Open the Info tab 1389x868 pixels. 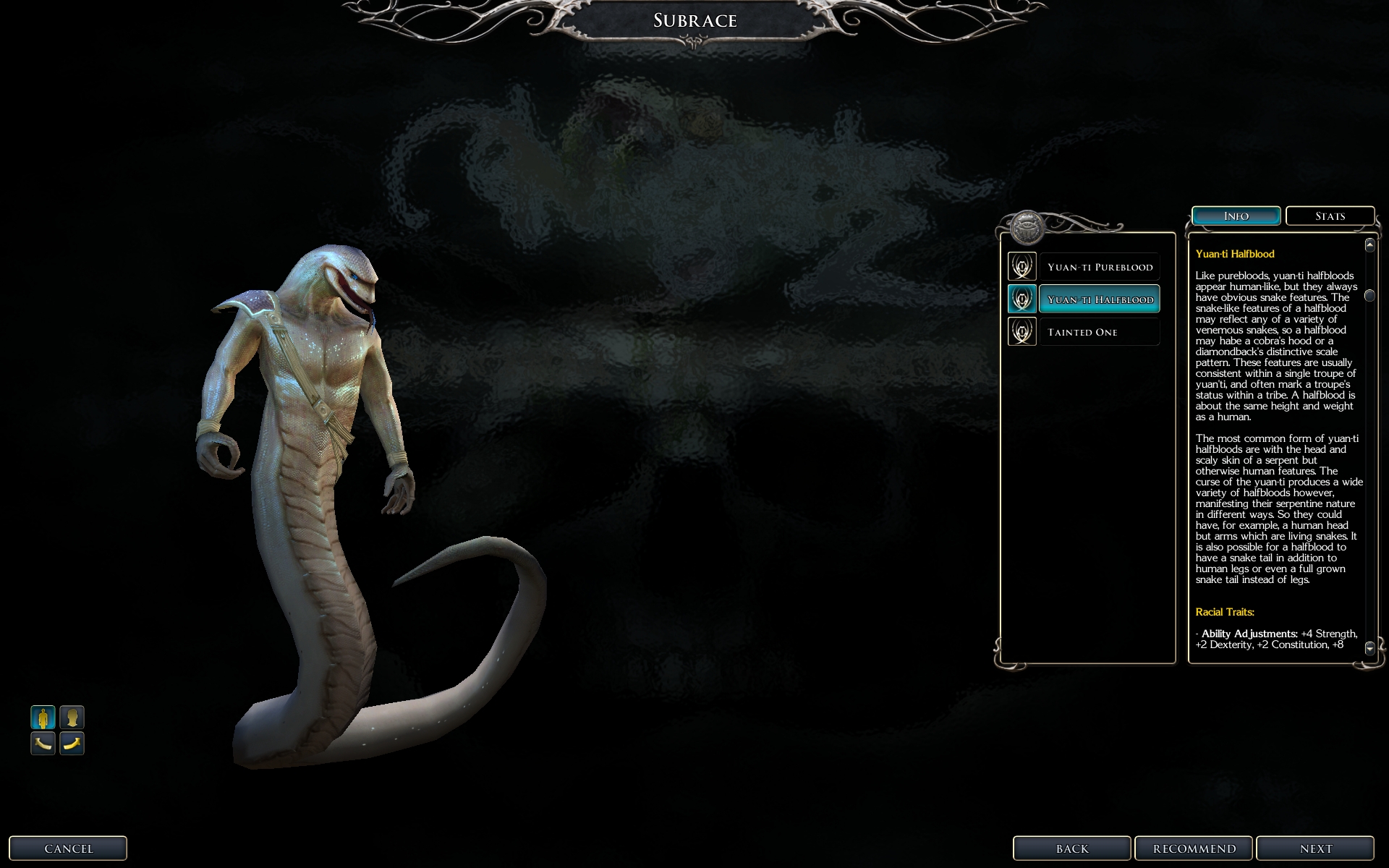click(x=1236, y=216)
